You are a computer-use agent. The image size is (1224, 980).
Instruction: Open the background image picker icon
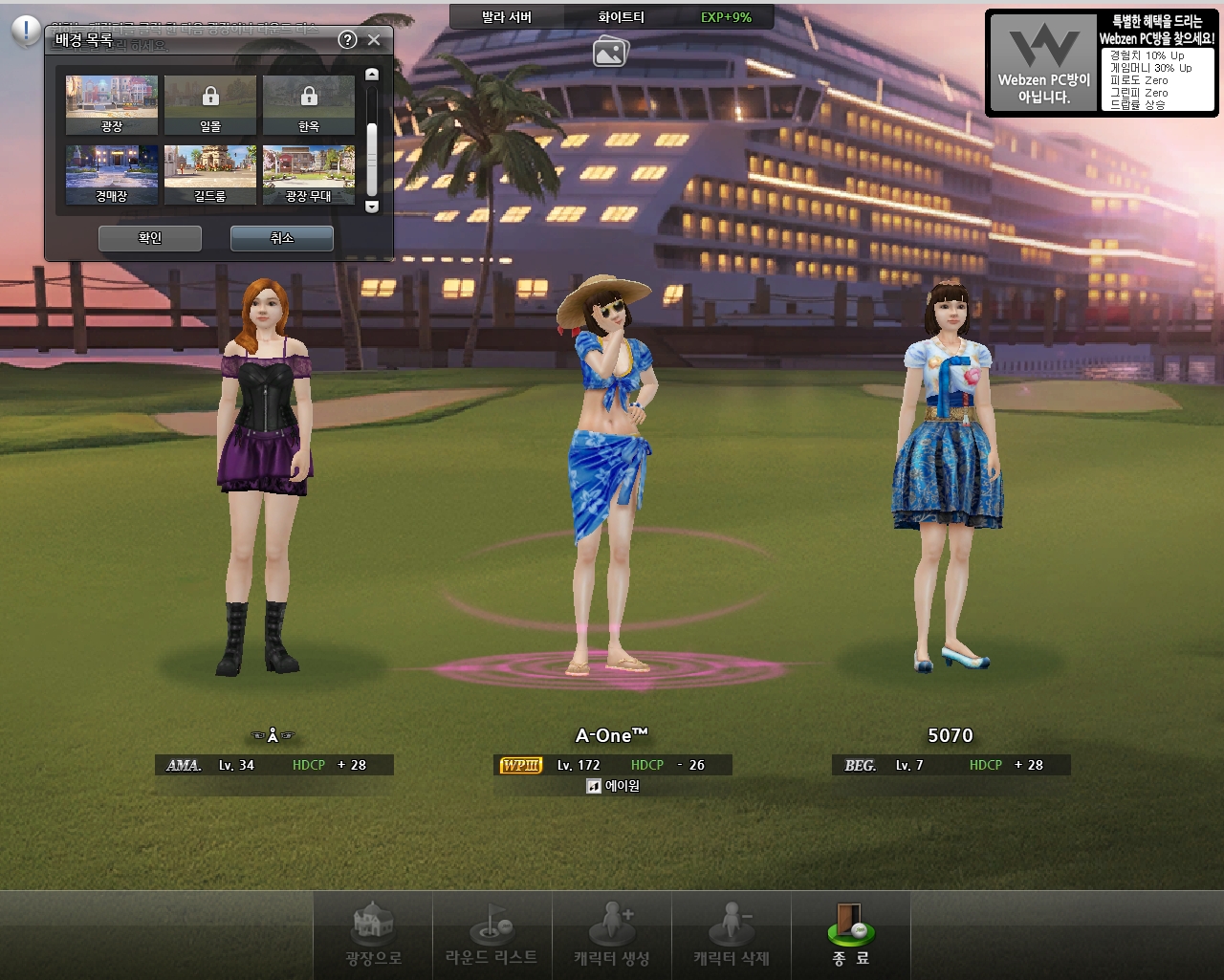[x=610, y=51]
